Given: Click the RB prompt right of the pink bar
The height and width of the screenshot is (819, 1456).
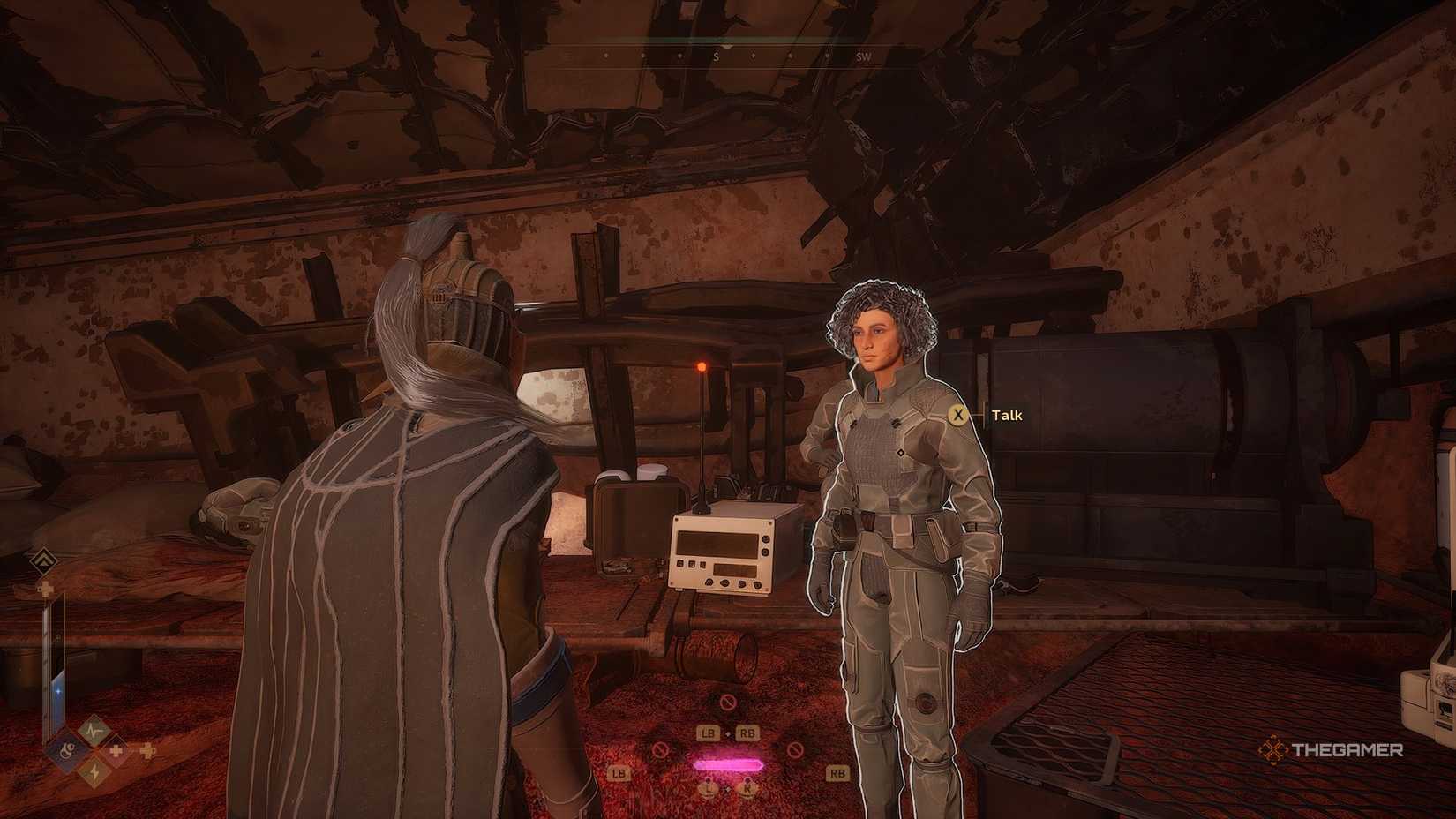Looking at the screenshot, I should pos(747,733).
